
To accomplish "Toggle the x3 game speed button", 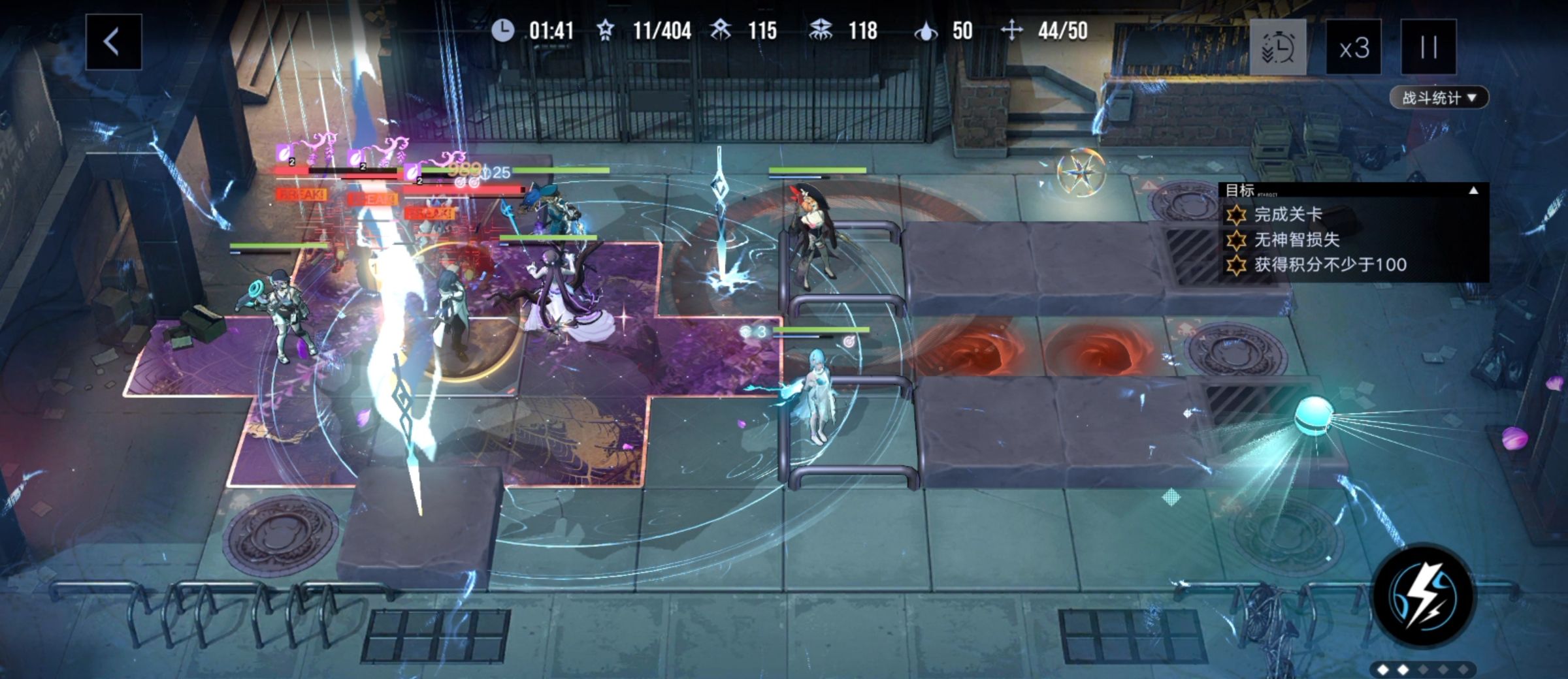I will 1353,48.
